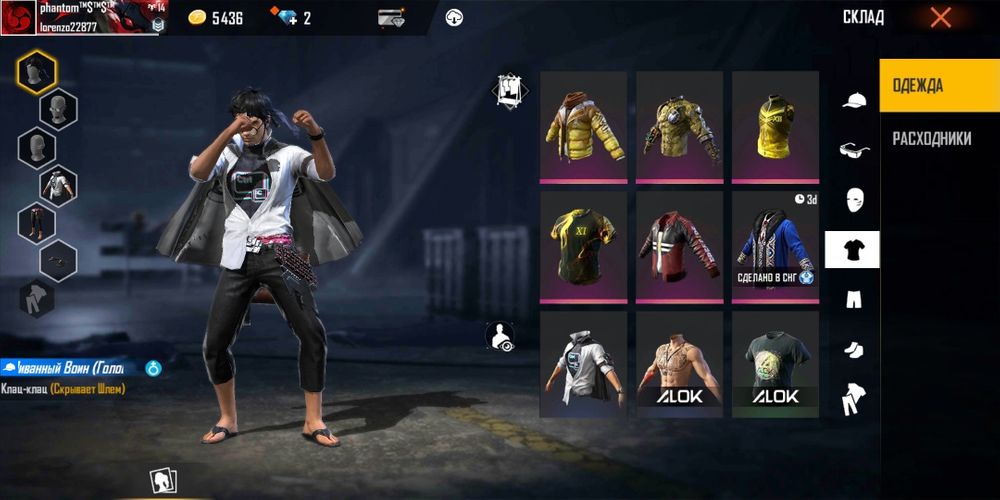Image resolution: width=1000 pixels, height=500 pixels.
Task: Select the ALOK tattooed bare chest skin
Action: [679, 364]
